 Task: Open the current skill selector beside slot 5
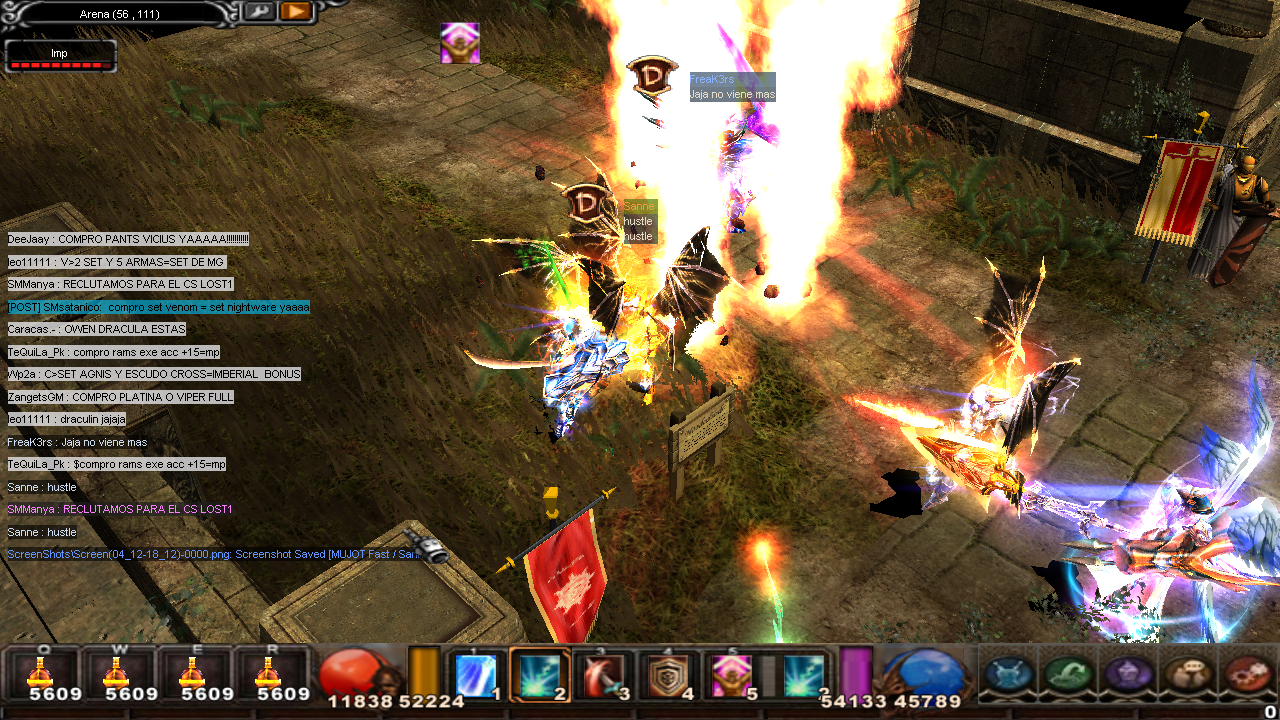click(803, 675)
